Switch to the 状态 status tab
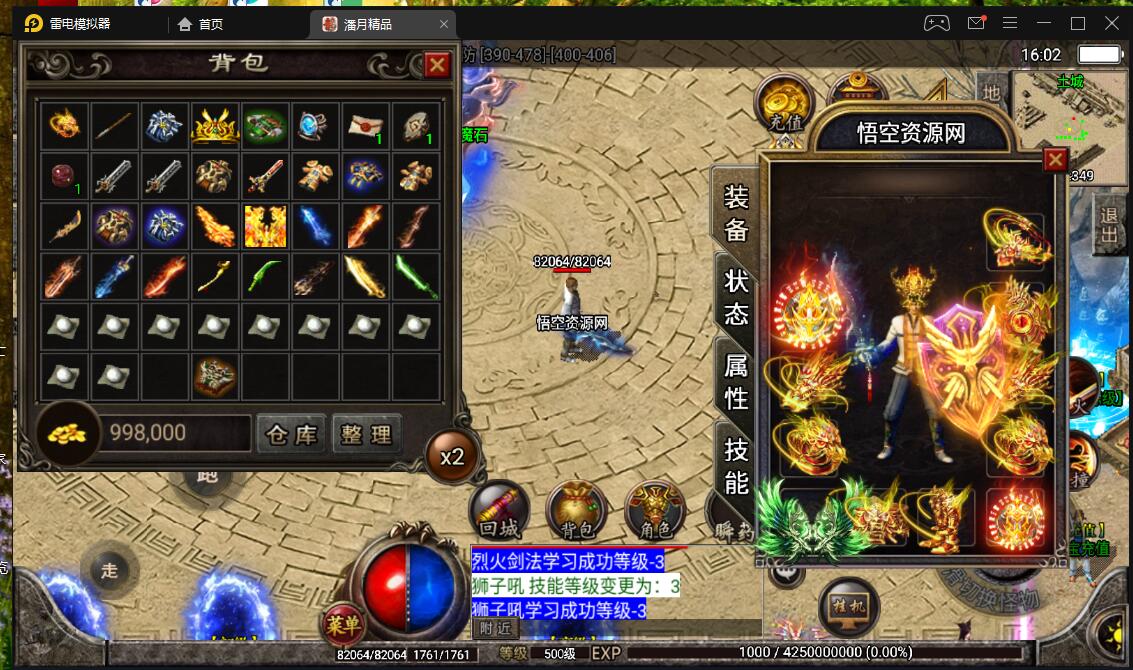The image size is (1133, 670). (736, 296)
